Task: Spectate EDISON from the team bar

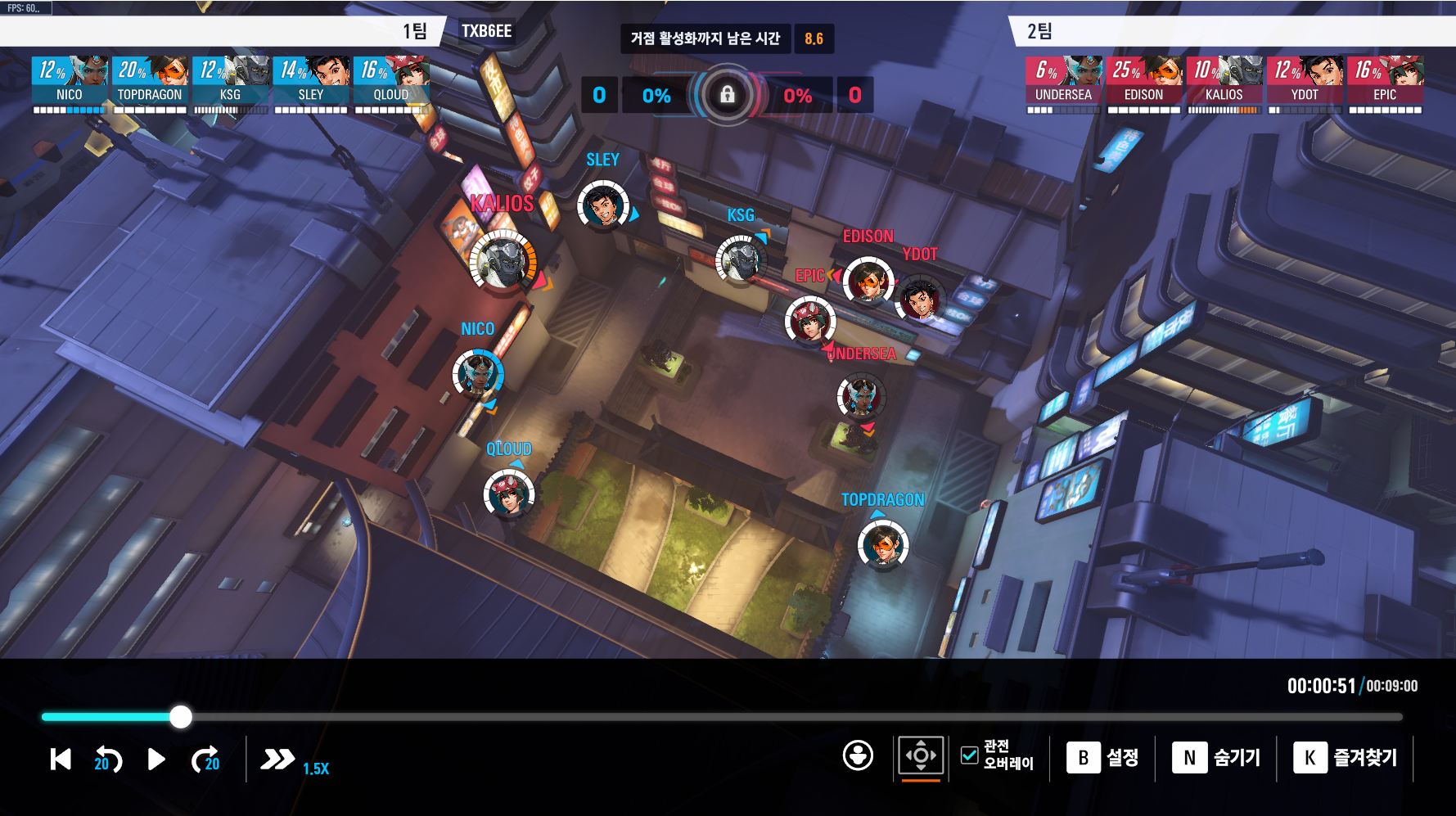Action: 1143,82
